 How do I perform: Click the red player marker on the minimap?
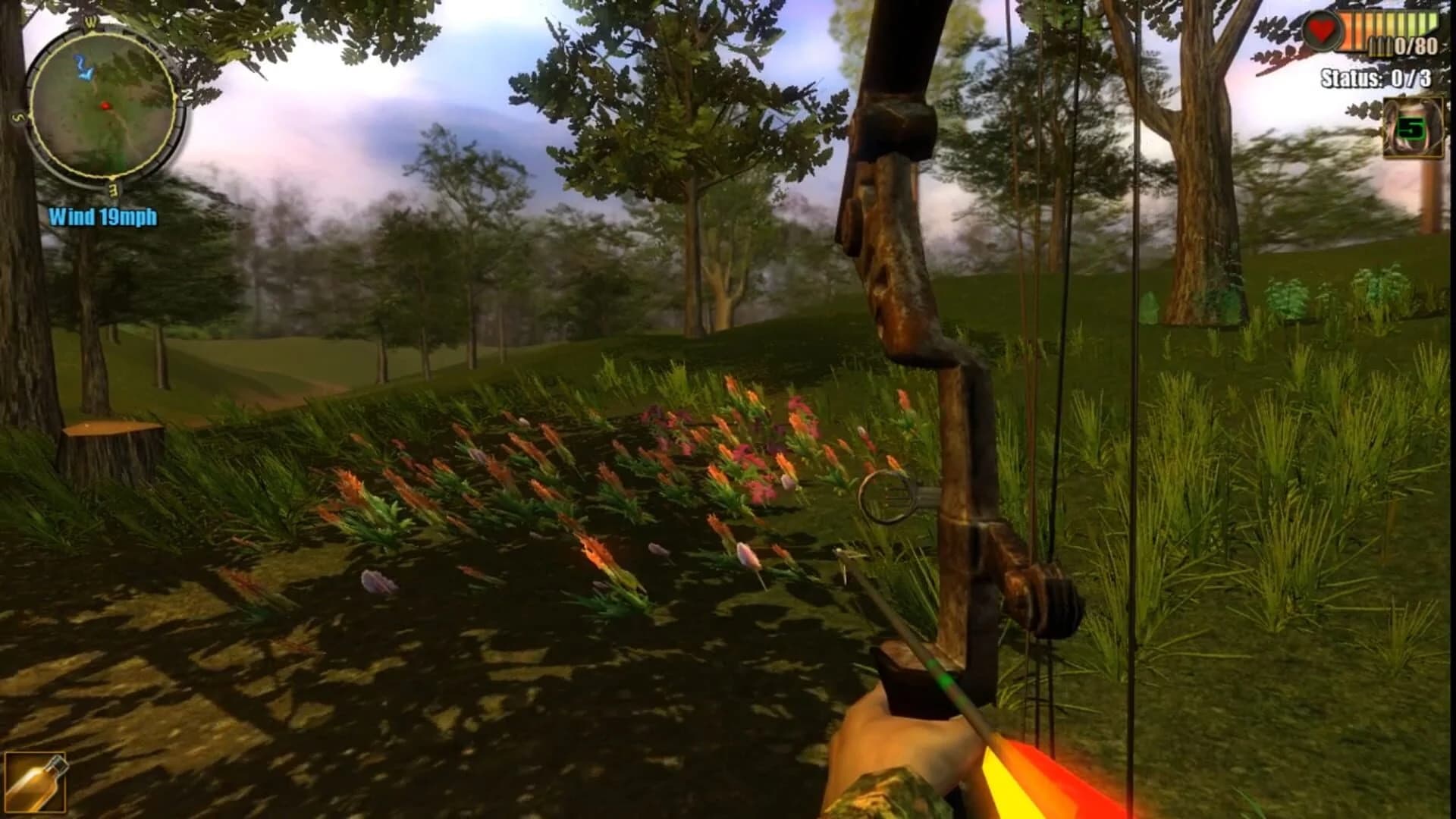[x=106, y=106]
